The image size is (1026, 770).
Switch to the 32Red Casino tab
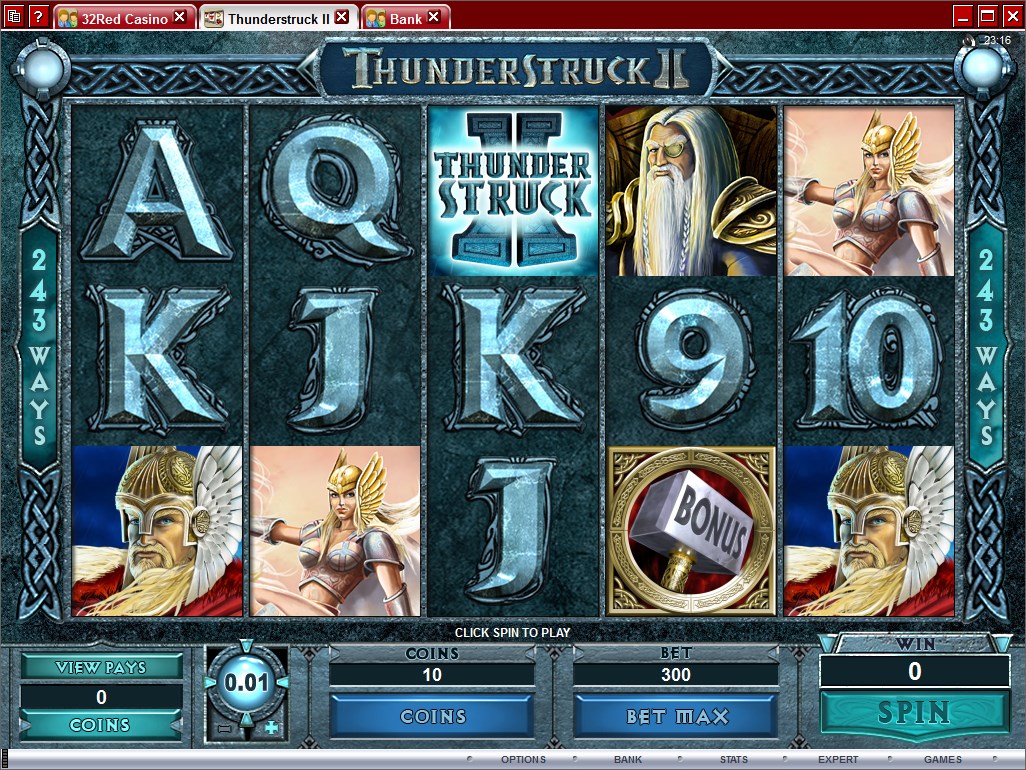(x=118, y=18)
